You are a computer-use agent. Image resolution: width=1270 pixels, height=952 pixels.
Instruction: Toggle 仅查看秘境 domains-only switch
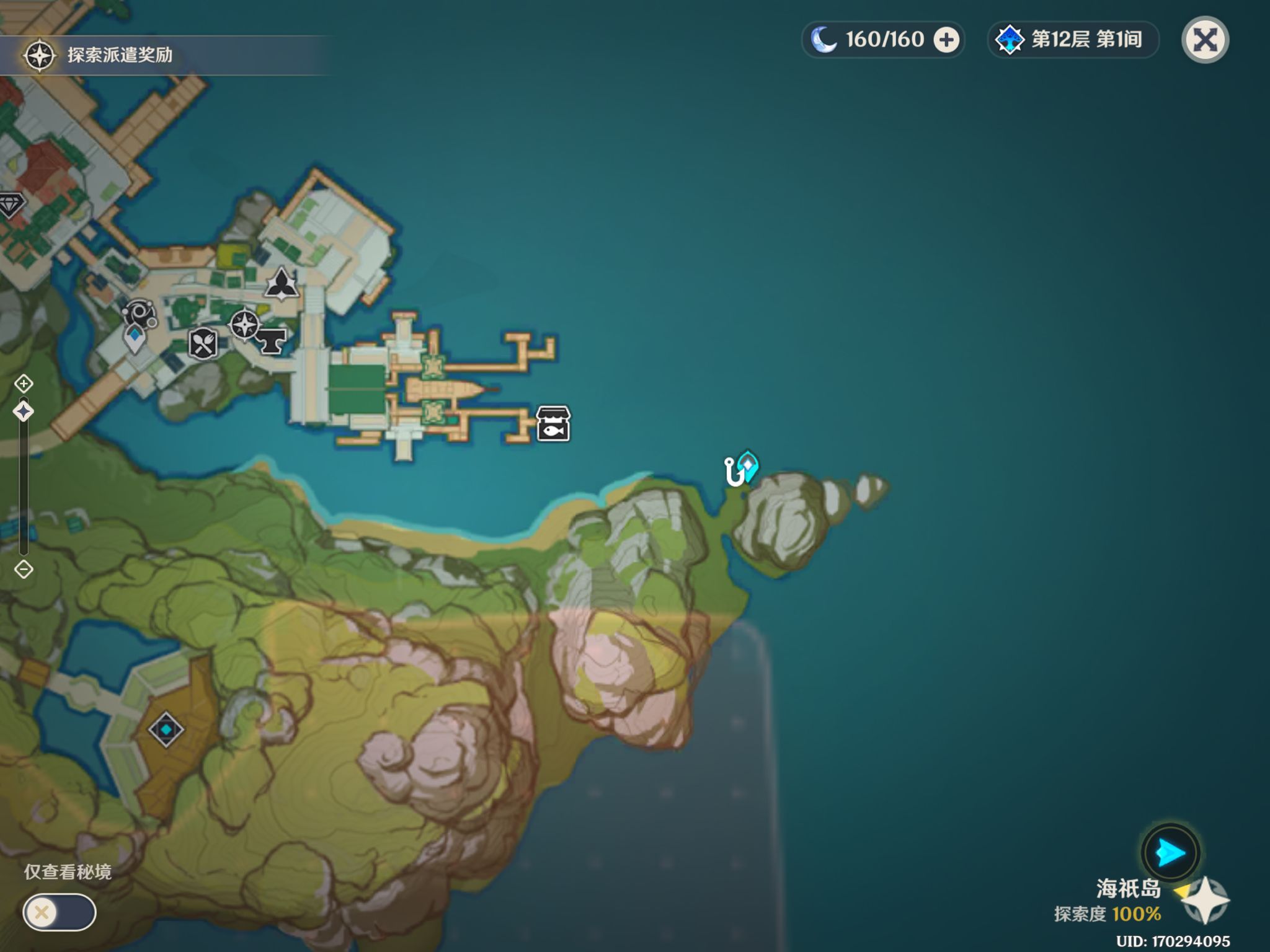59,912
